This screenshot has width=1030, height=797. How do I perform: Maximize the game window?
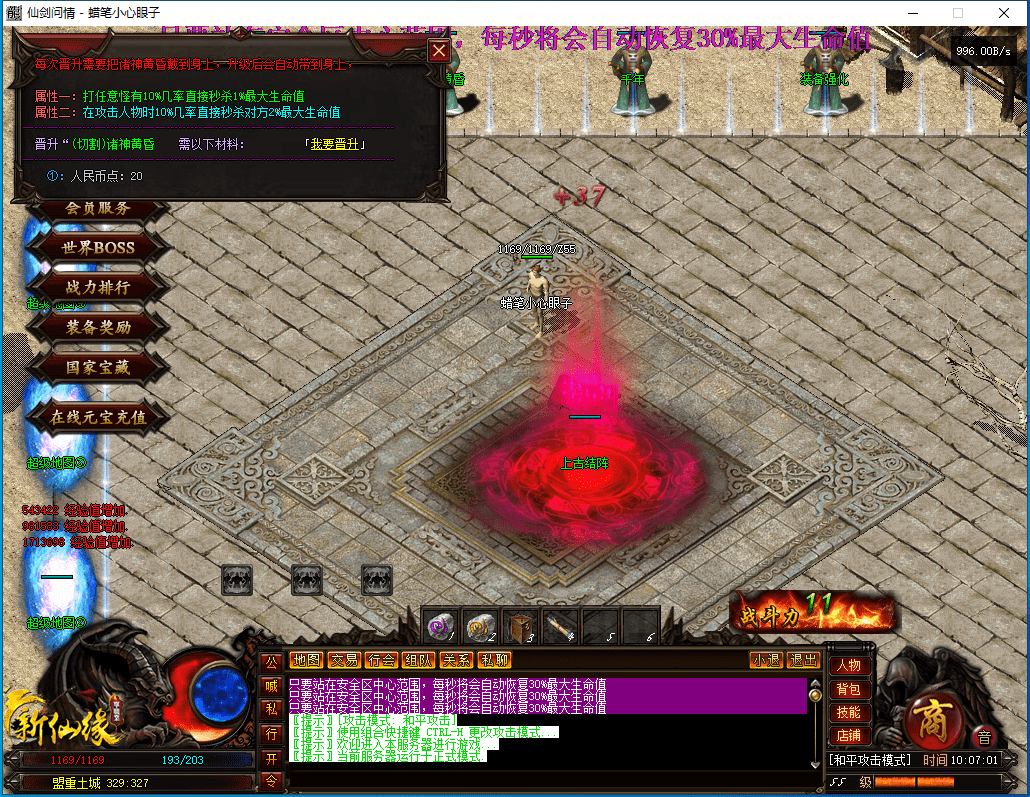[957, 13]
